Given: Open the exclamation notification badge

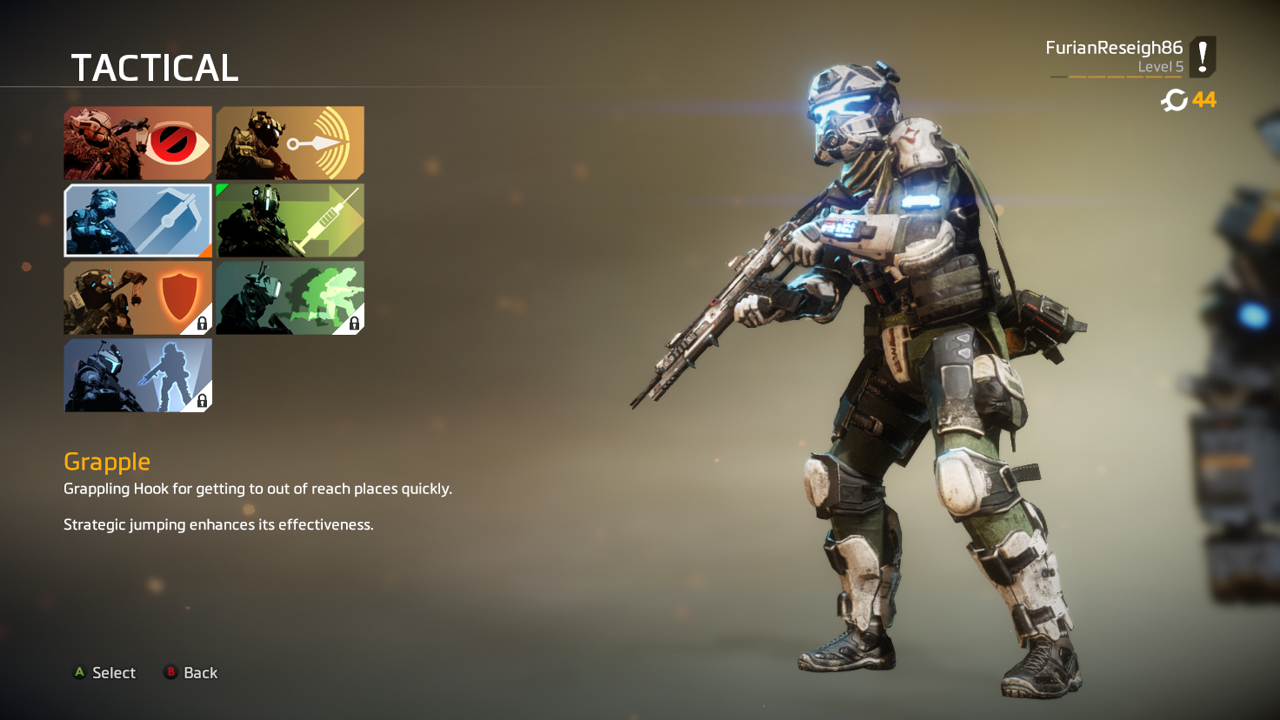Looking at the screenshot, I should pos(1203,57).
